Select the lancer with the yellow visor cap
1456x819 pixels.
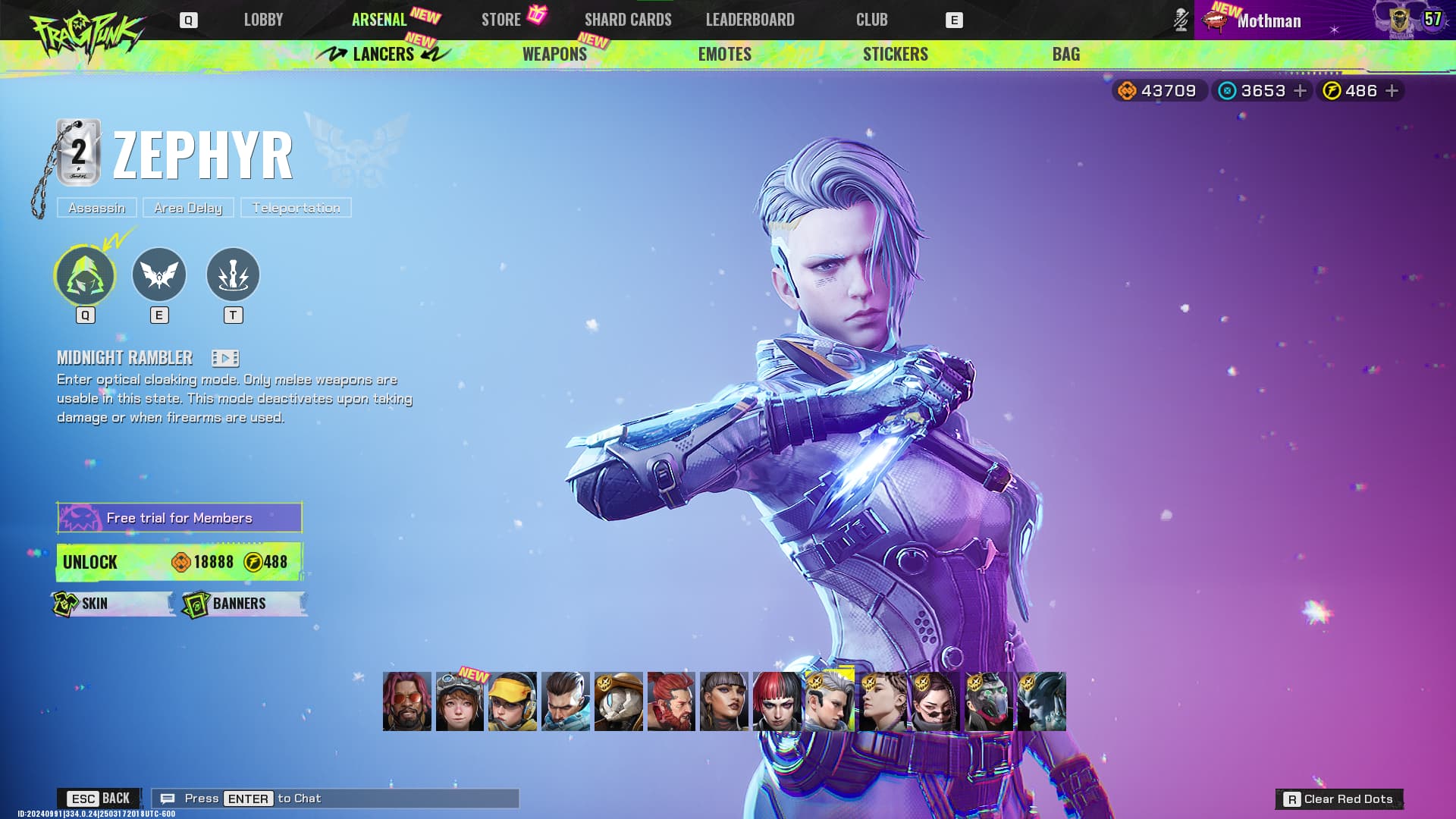513,701
